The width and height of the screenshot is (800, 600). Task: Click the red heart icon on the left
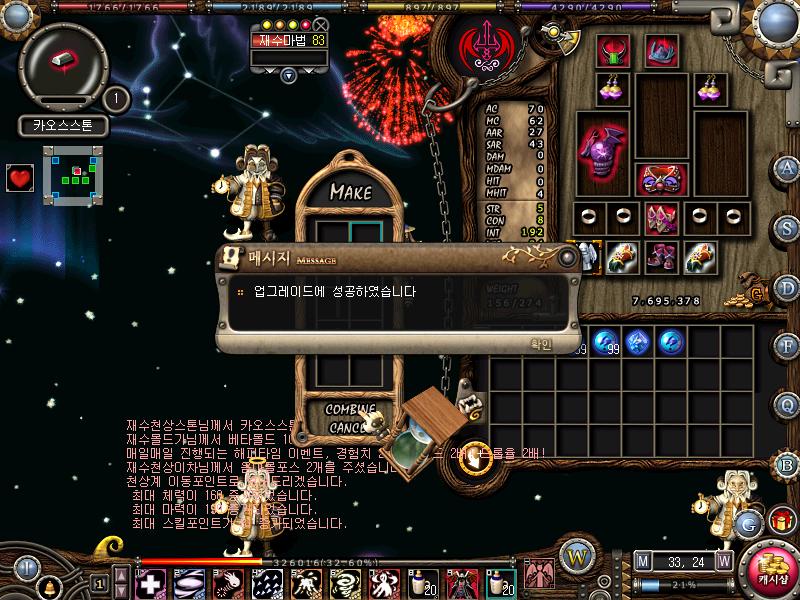coord(20,178)
